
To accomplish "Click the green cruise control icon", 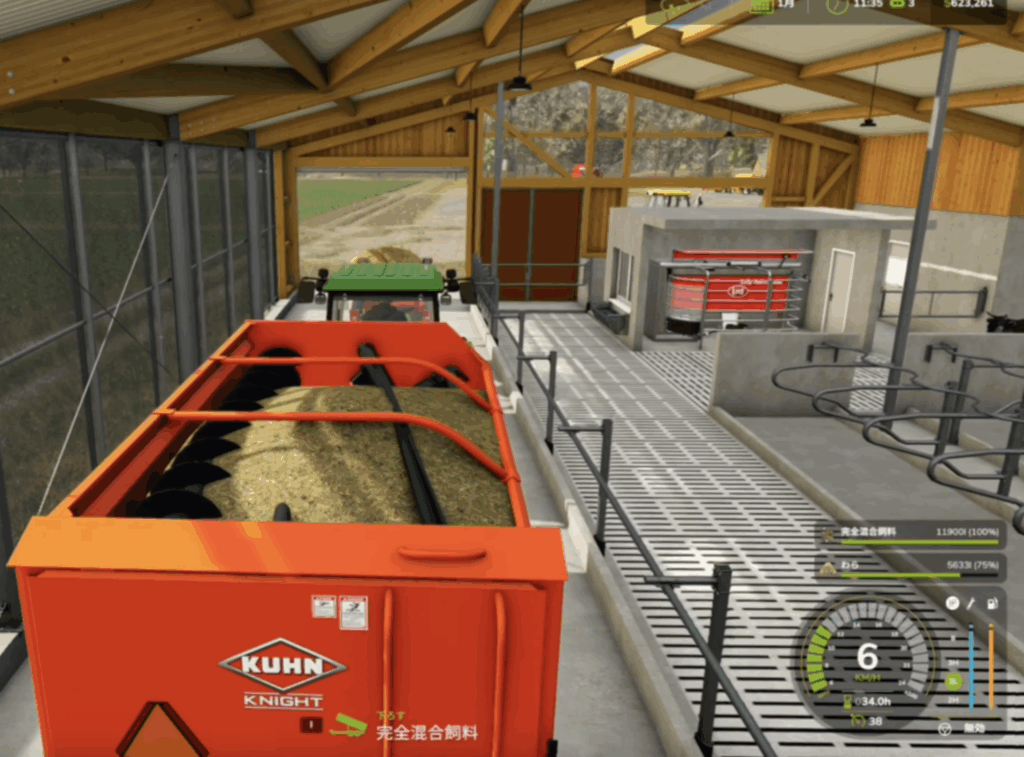I will (x=857, y=720).
